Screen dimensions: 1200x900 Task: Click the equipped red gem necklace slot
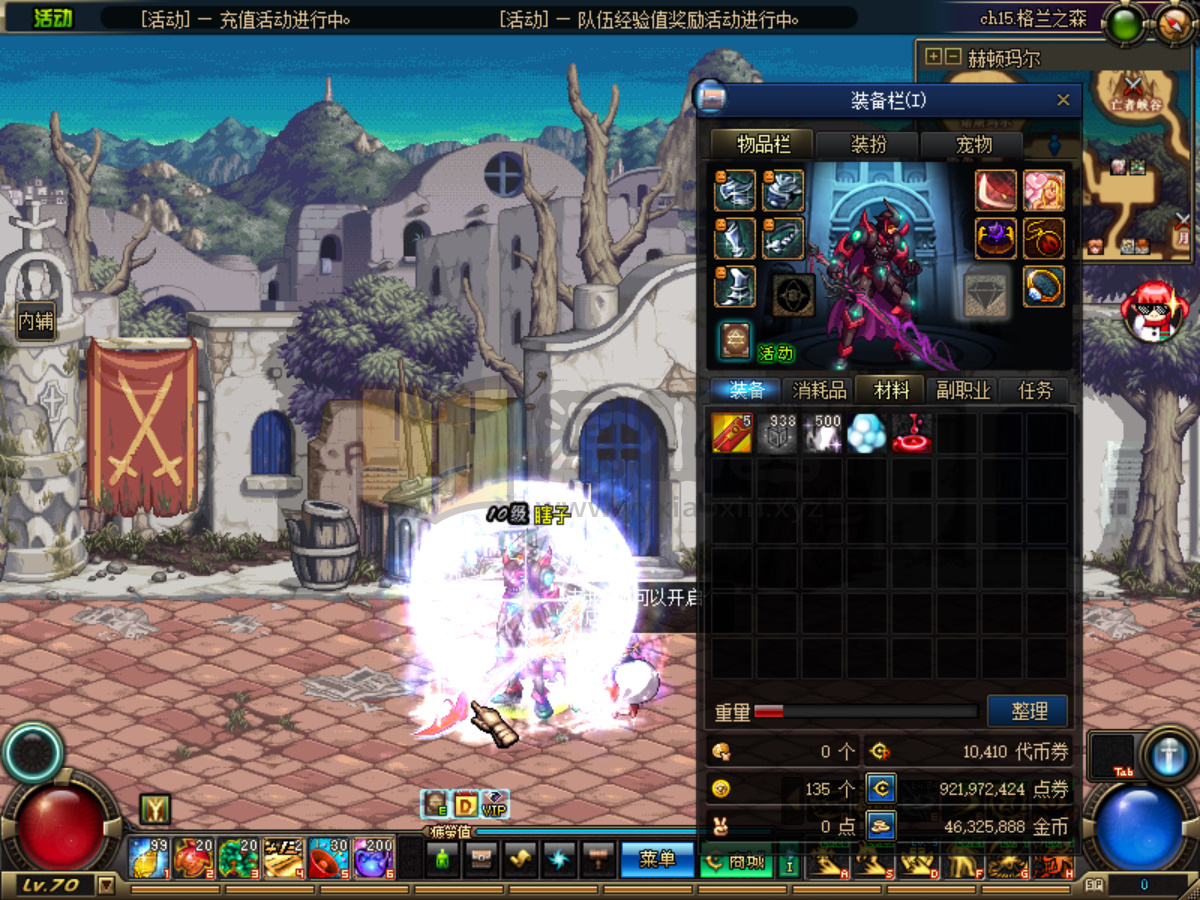coord(1043,239)
